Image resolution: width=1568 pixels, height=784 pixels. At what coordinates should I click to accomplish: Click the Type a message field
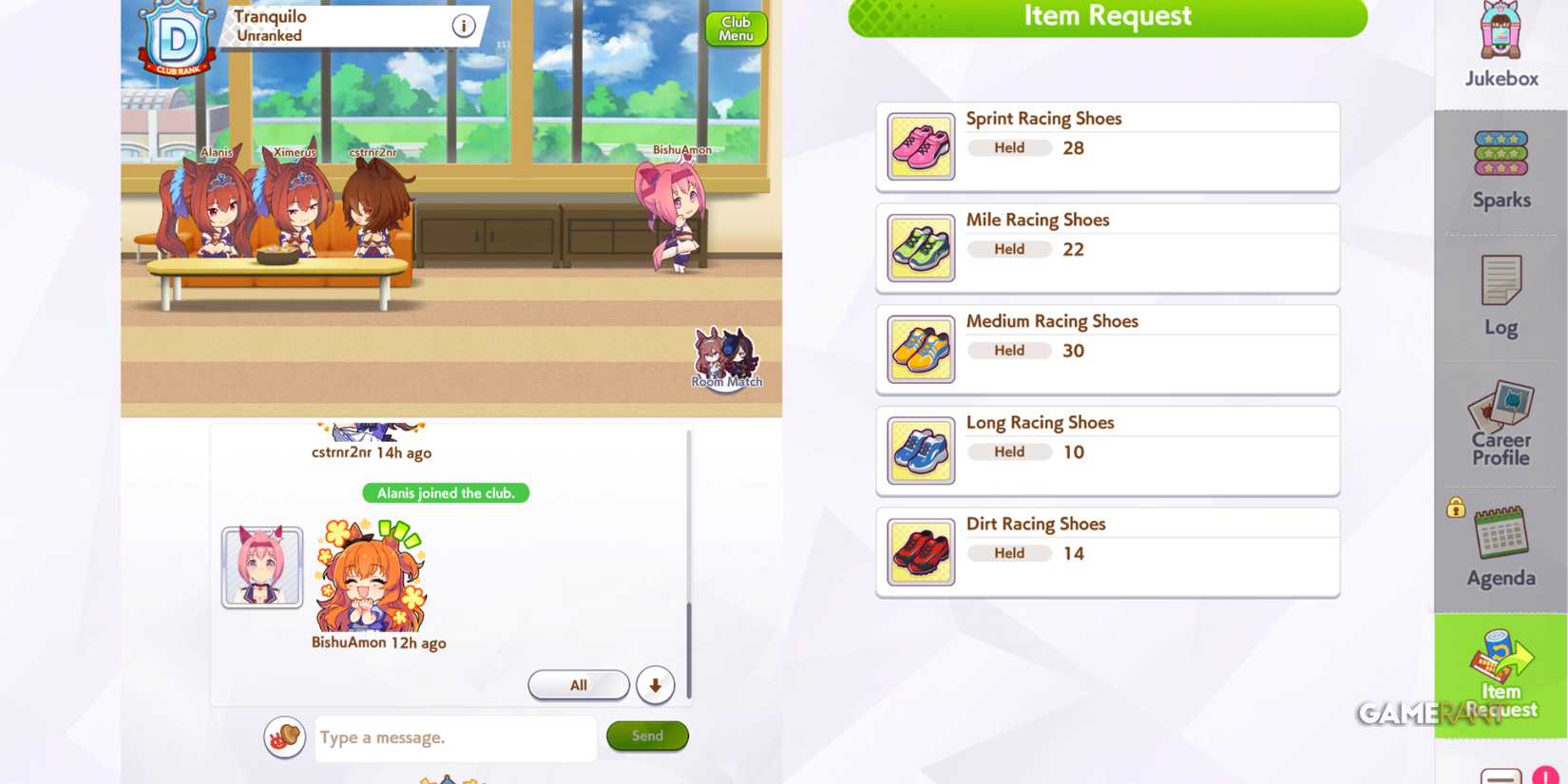[454, 738]
